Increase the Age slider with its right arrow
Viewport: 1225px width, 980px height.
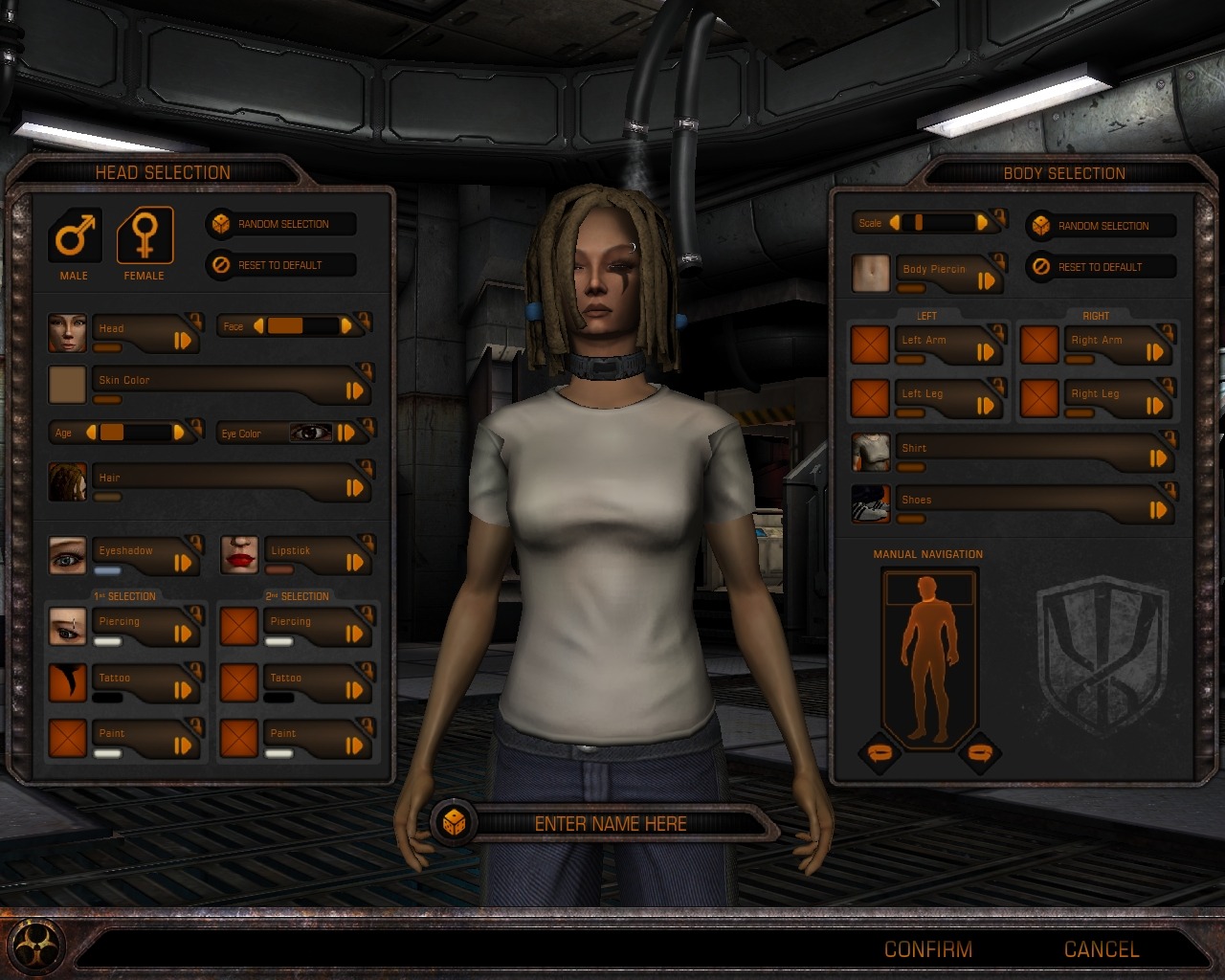point(179,433)
